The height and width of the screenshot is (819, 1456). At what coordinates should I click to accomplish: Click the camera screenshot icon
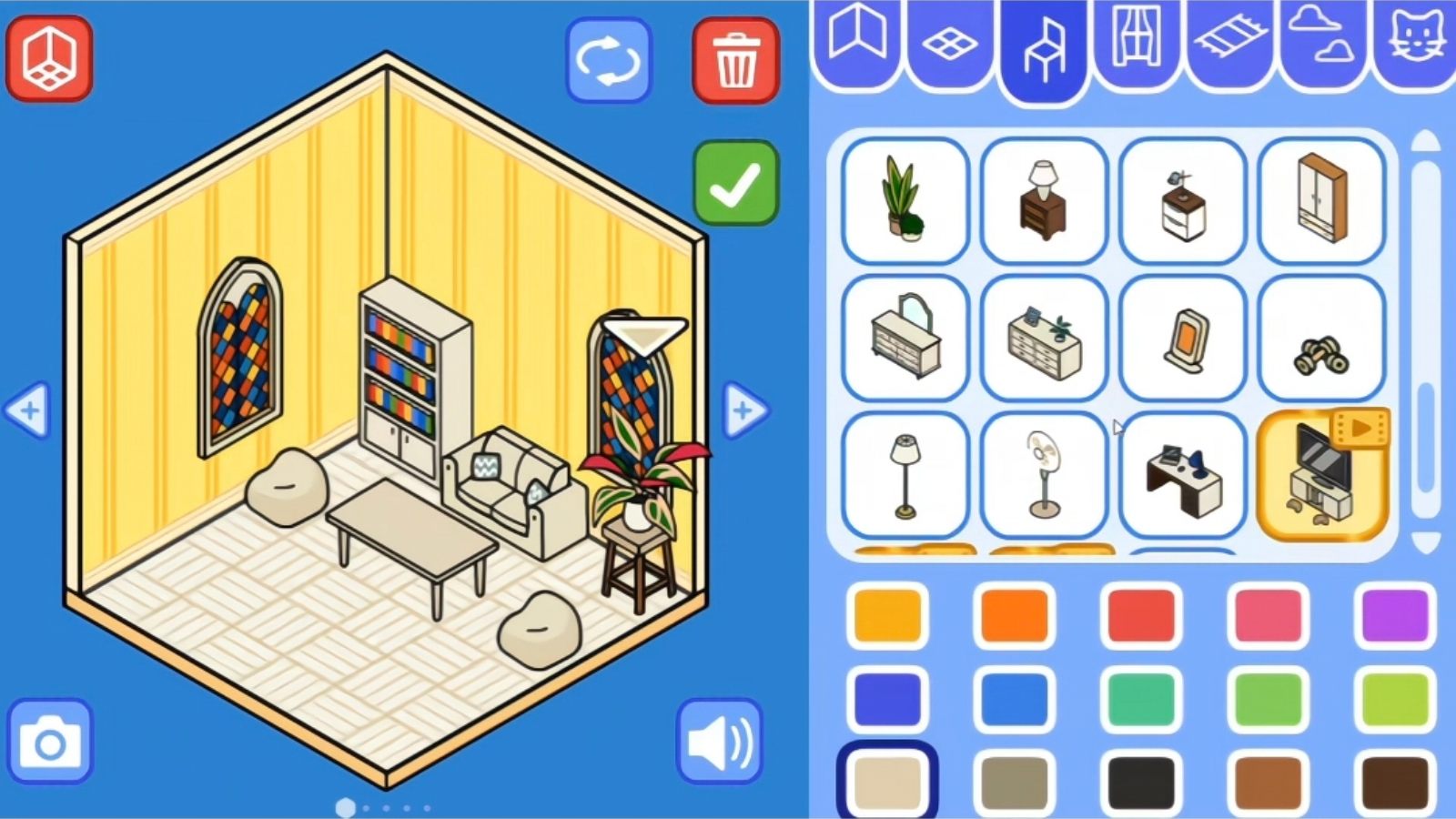coord(52,741)
